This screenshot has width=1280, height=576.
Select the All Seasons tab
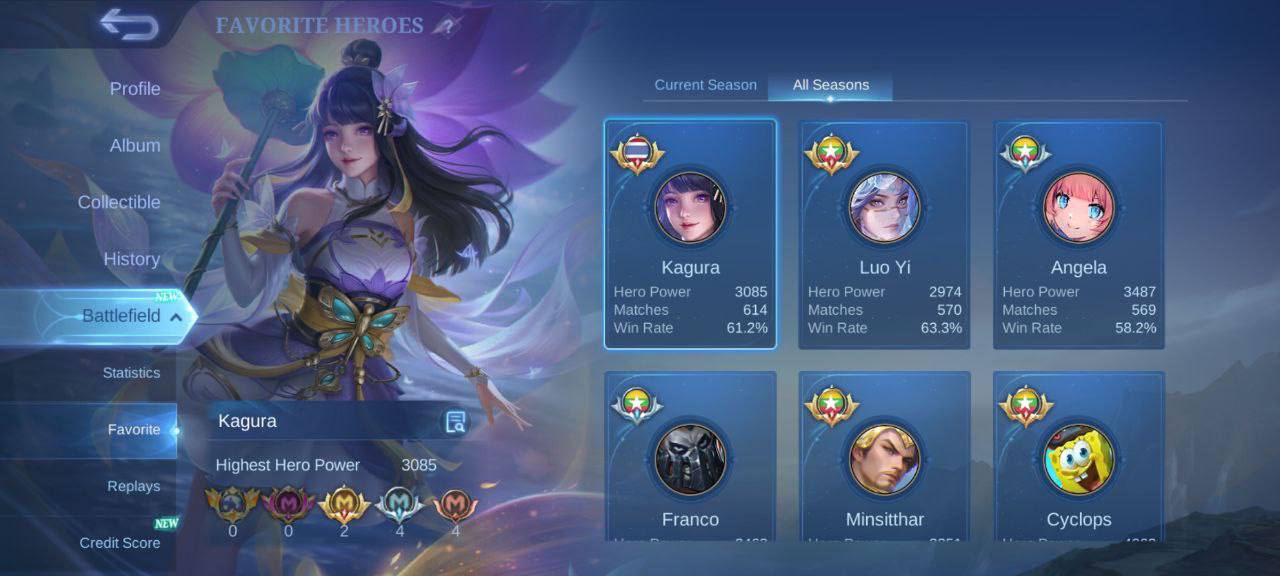(830, 85)
